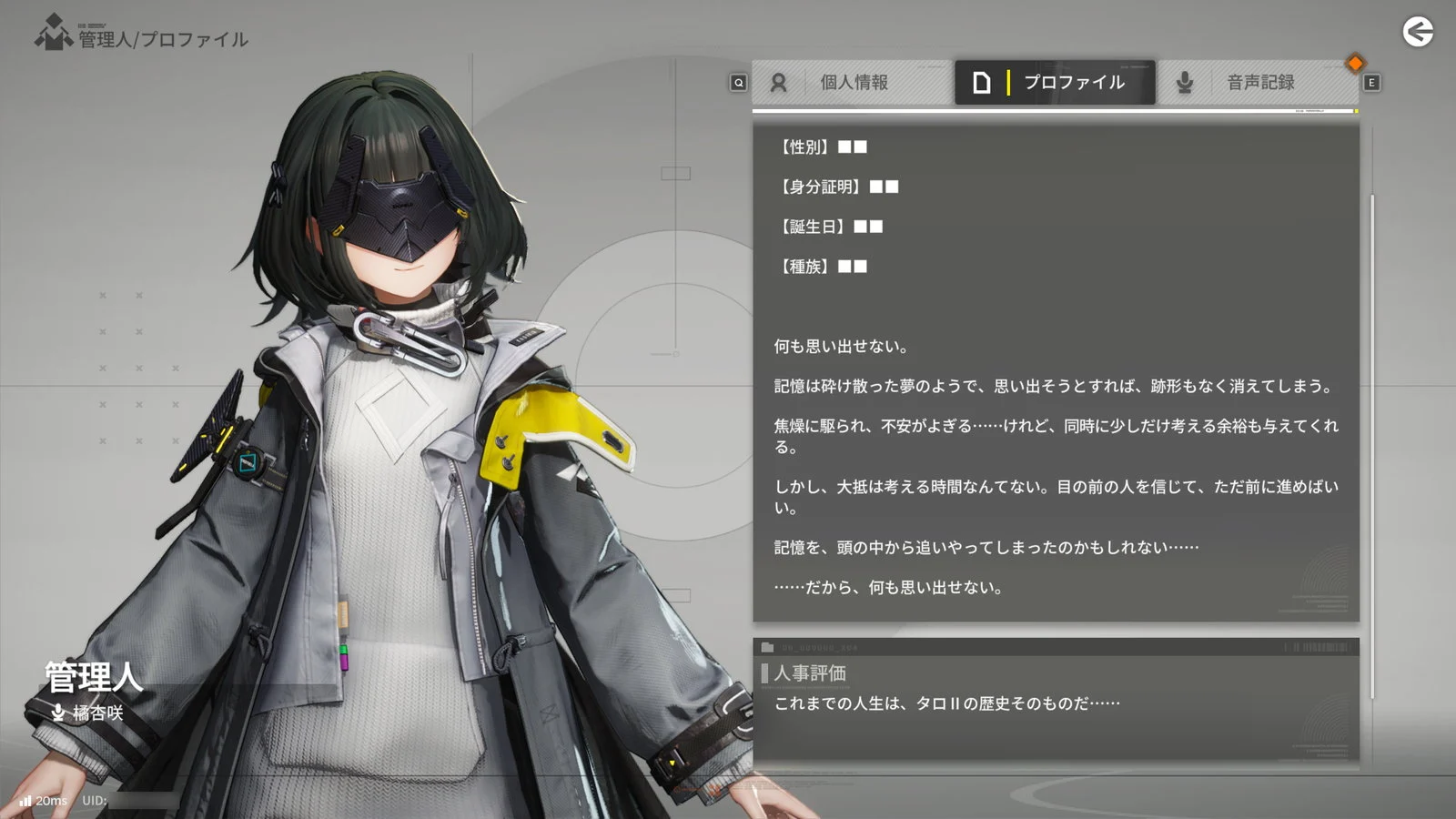Go back with the arrow button
The height and width of the screenshot is (819, 1456).
pos(1417,33)
